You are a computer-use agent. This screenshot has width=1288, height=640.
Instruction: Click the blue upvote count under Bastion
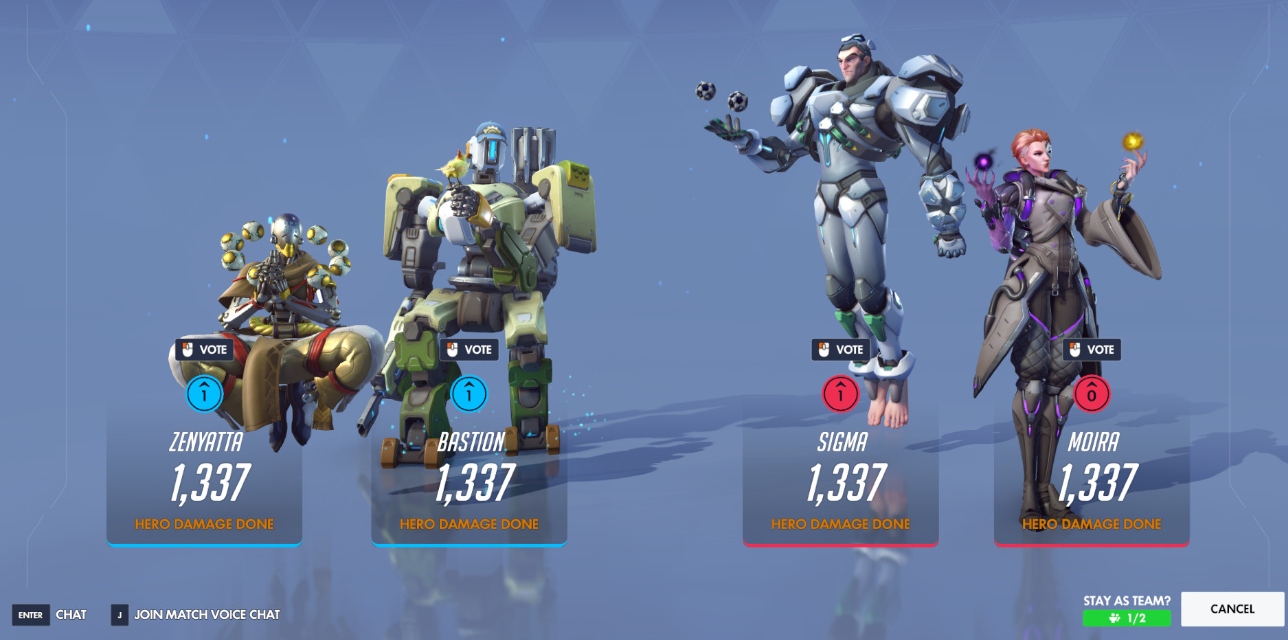(469, 395)
